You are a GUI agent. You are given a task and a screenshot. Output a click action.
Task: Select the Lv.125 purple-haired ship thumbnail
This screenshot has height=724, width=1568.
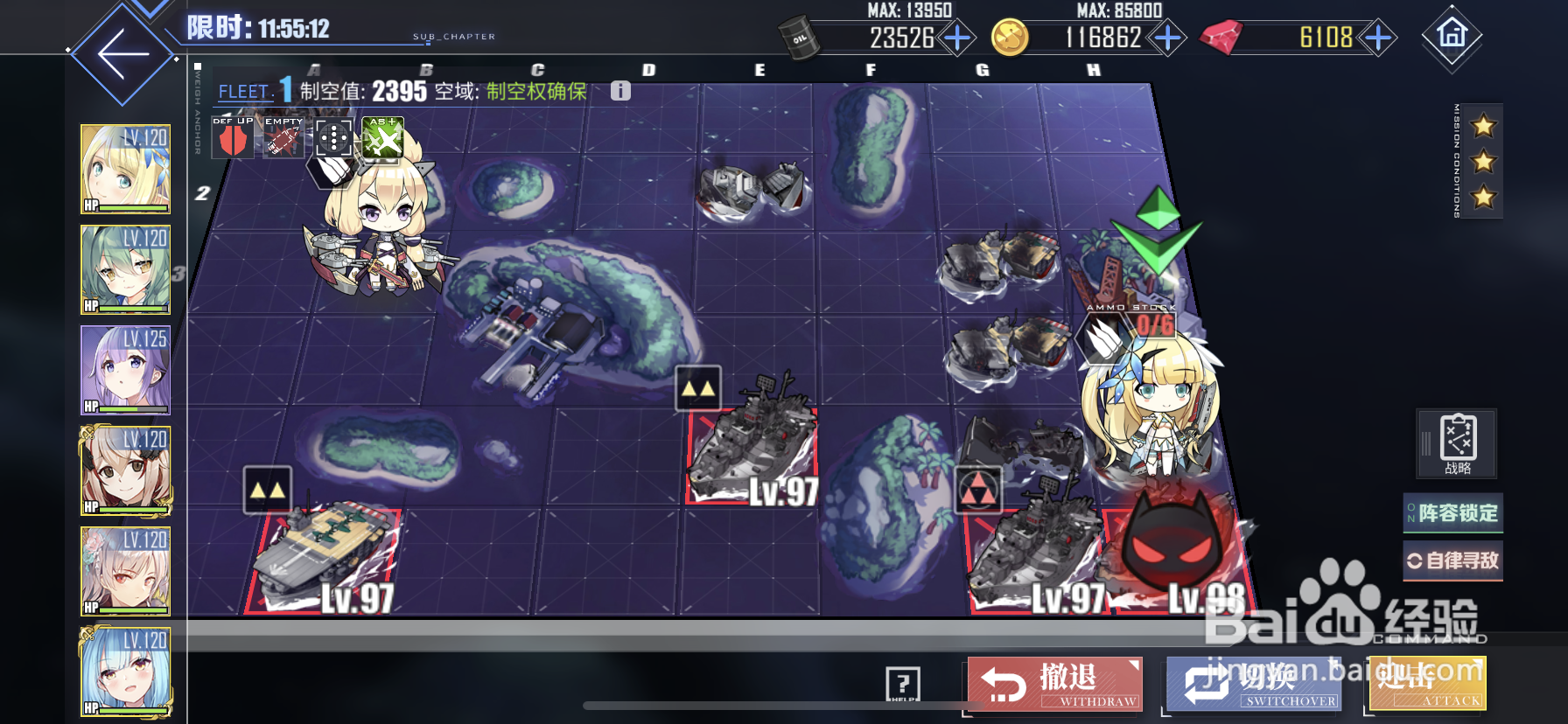[x=125, y=367]
